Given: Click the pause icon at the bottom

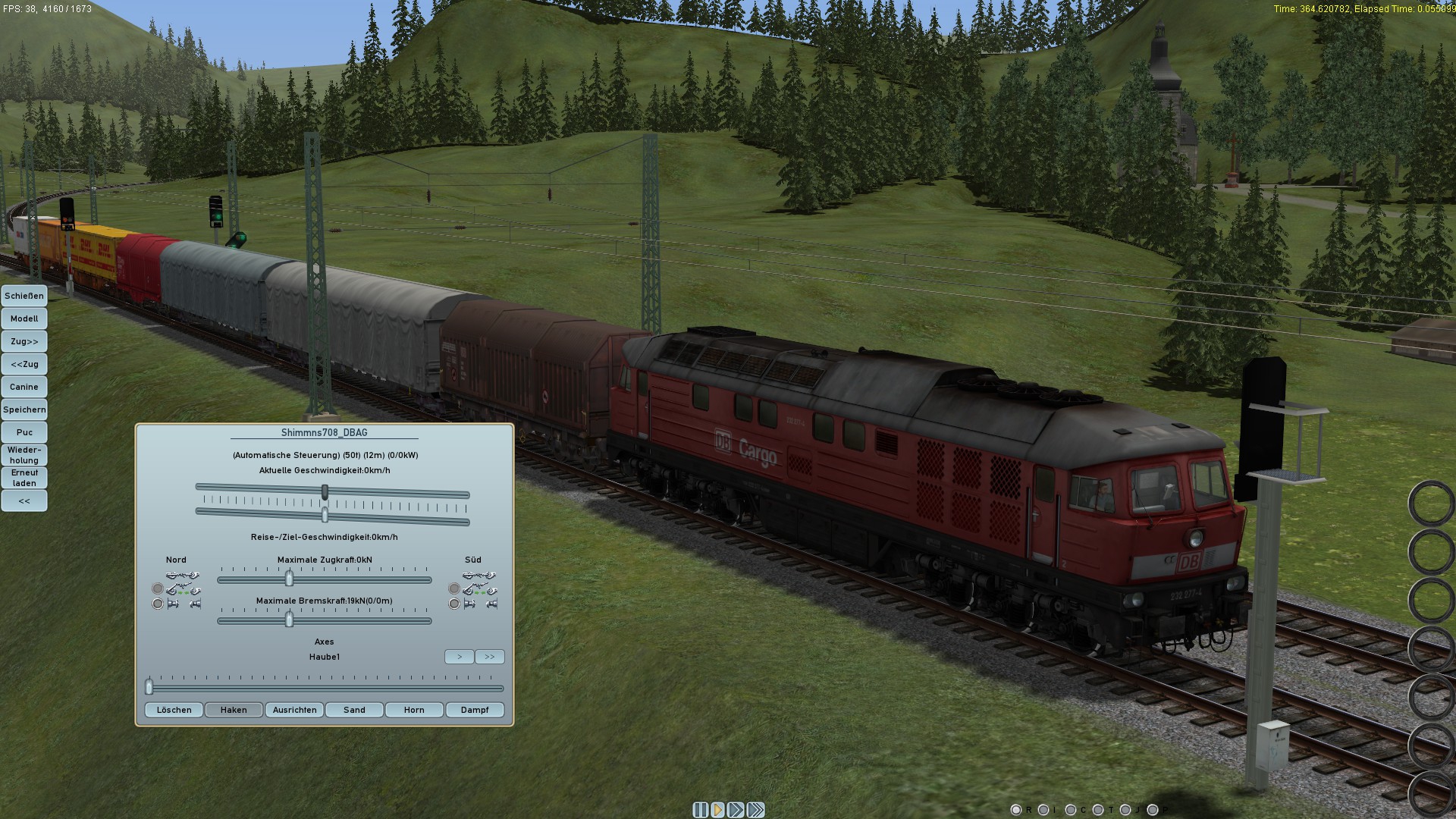Looking at the screenshot, I should (699, 809).
